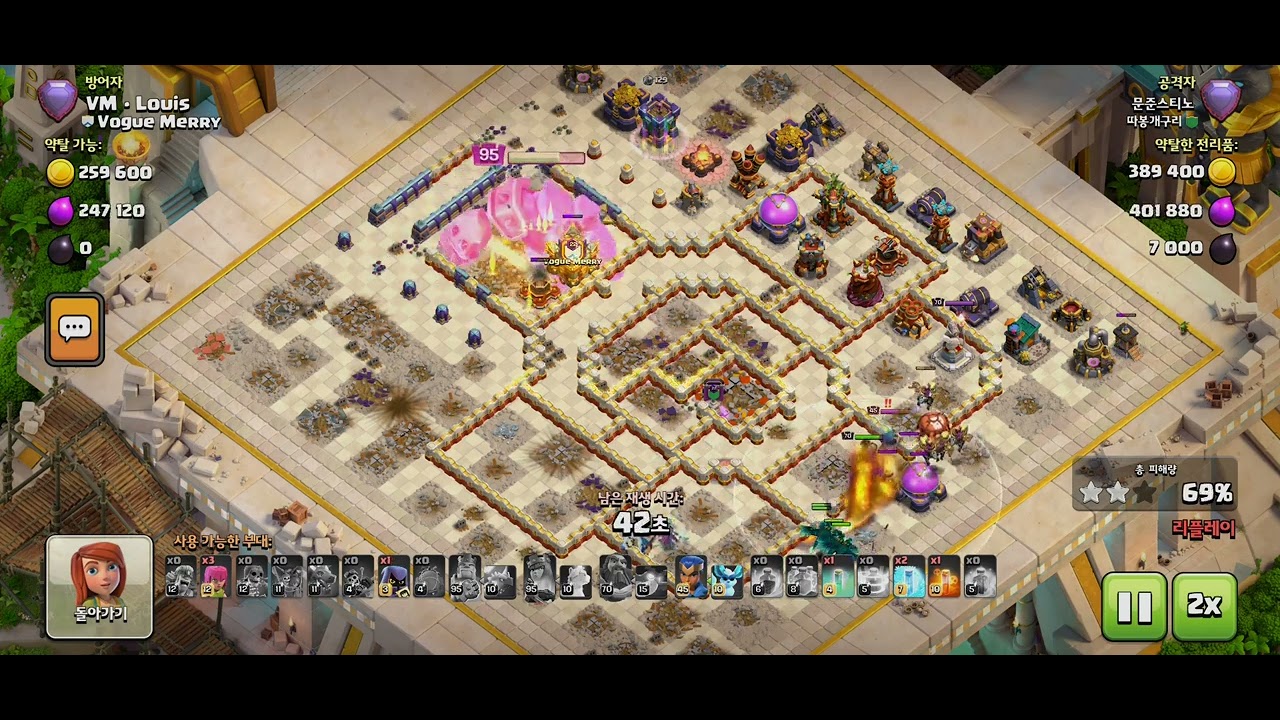
Task: Select the purple-hooded Witch troop card
Action: (x=393, y=577)
